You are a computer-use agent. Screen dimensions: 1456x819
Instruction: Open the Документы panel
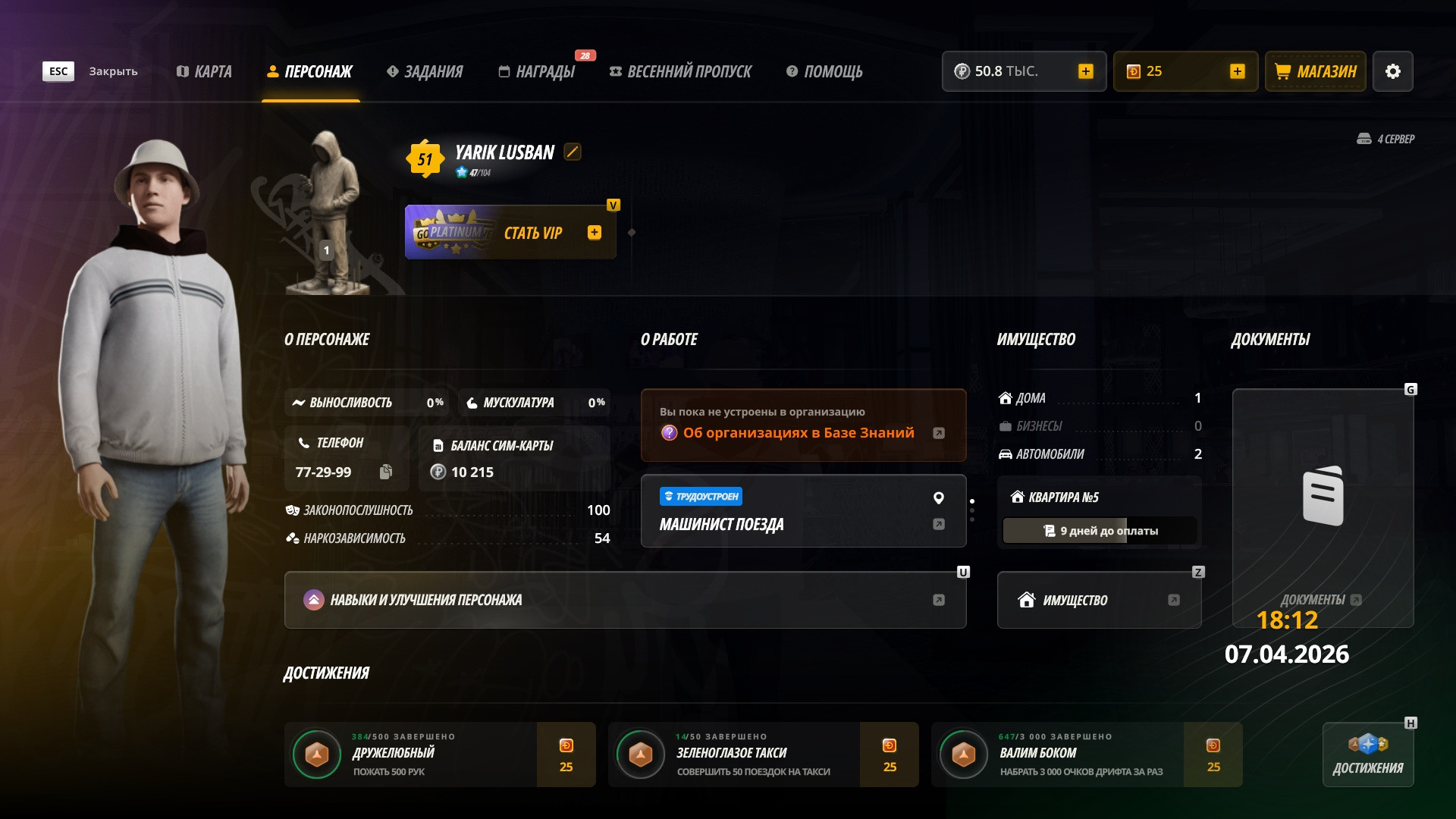pyautogui.click(x=1323, y=508)
